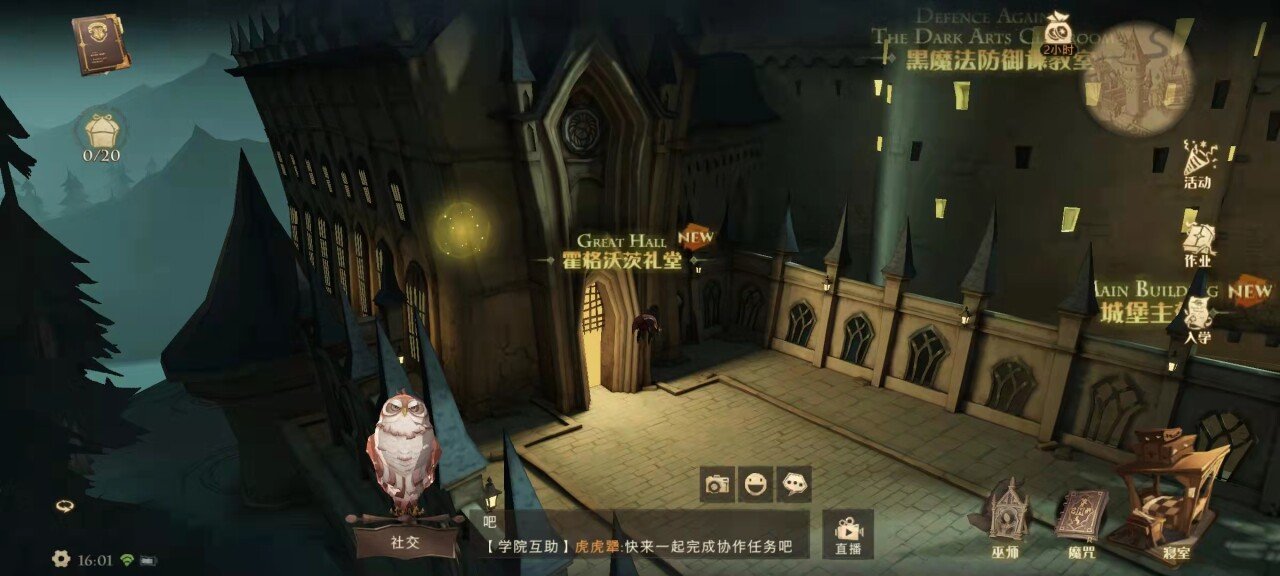Screen dimensions: 1280x576
Task: Open the 魔咒 spellbook menu
Action: coord(1080,518)
